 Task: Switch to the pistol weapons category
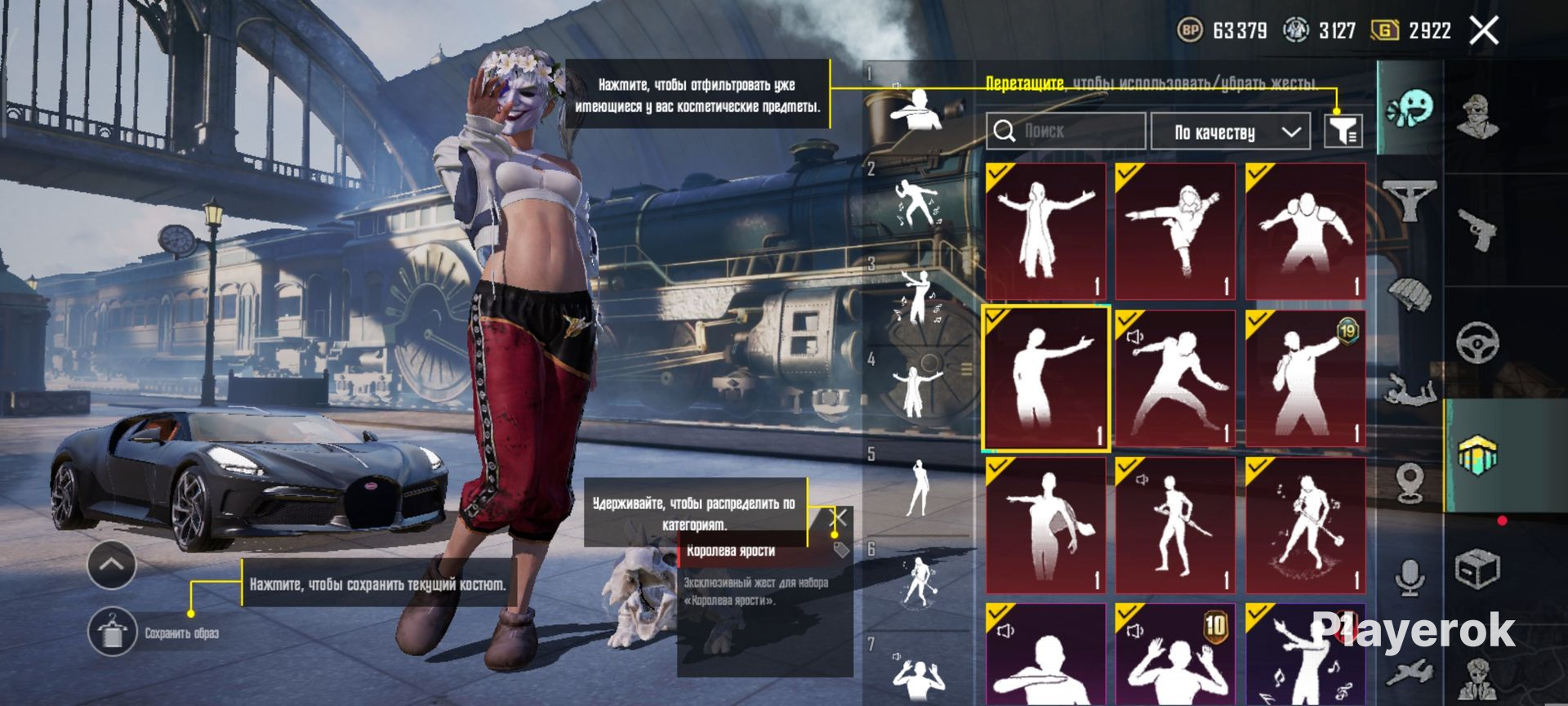click(1479, 230)
